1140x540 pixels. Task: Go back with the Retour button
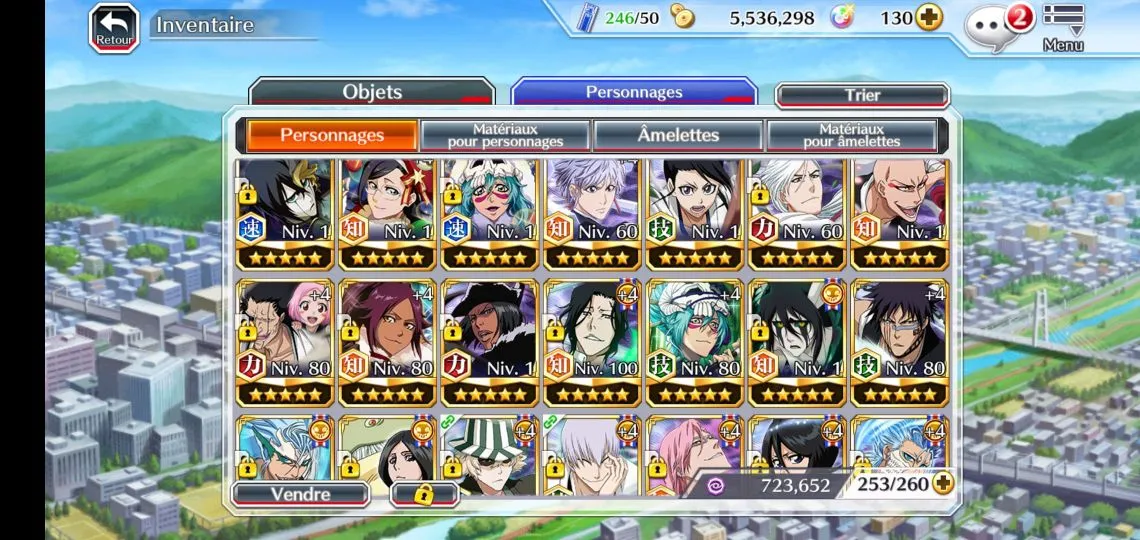114,28
